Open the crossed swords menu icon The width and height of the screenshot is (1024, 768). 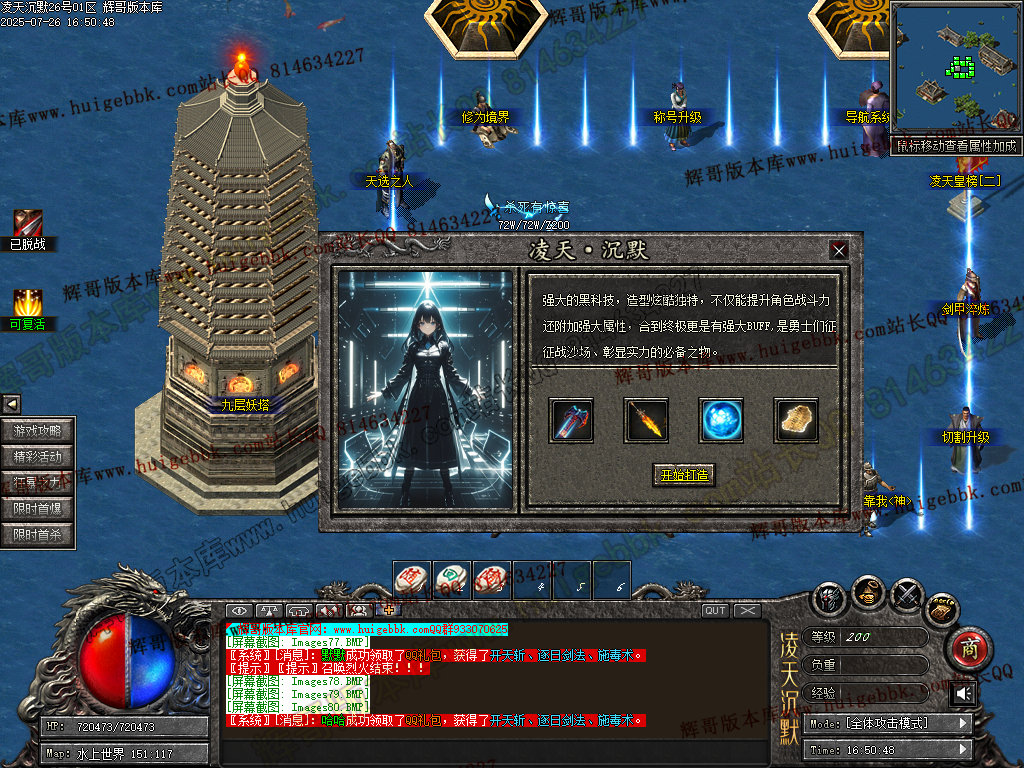(907, 597)
